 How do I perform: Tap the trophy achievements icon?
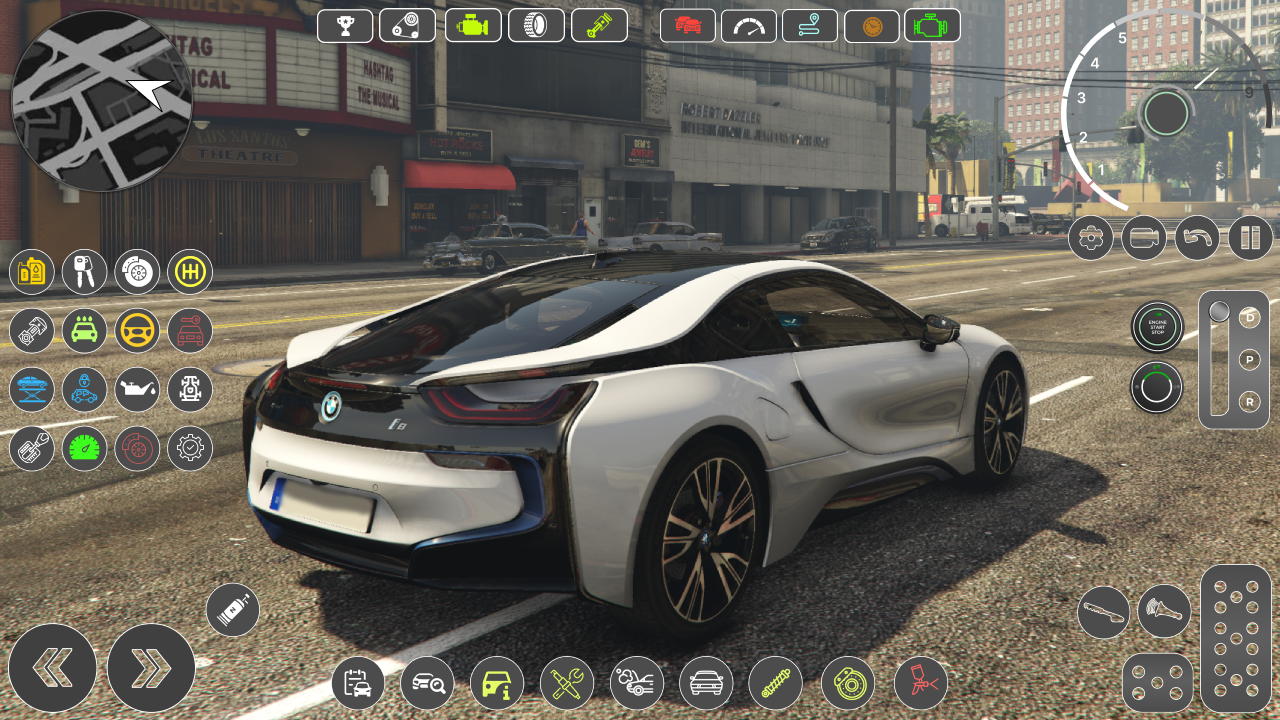click(x=345, y=25)
